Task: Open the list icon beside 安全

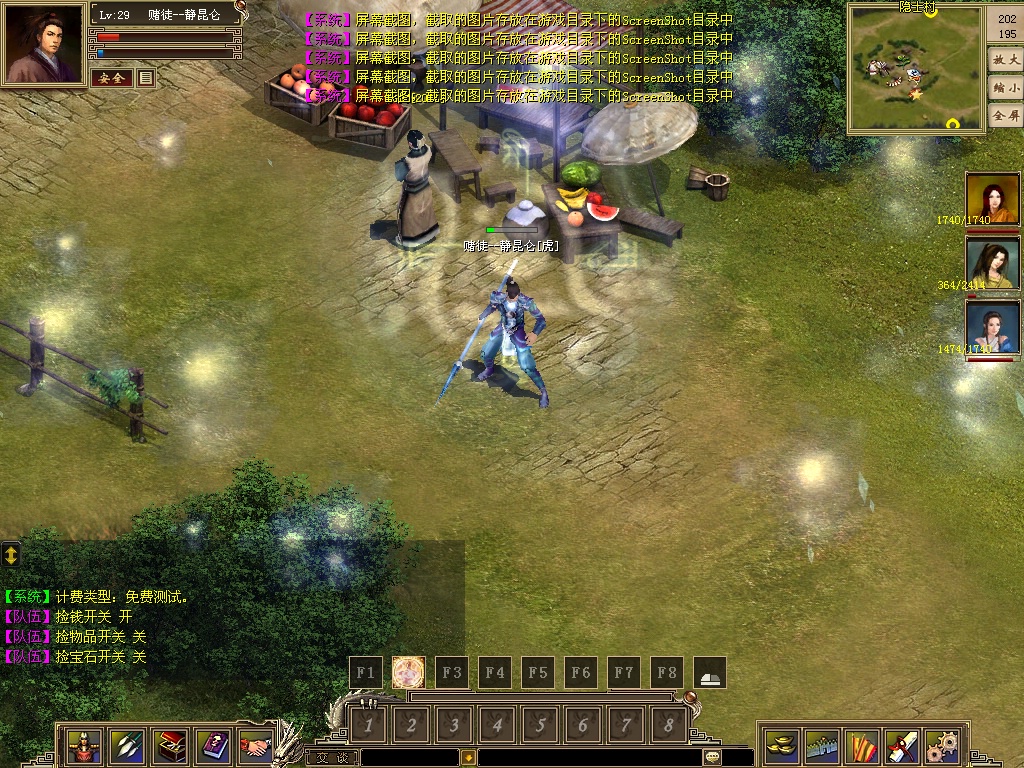Action: click(x=146, y=78)
